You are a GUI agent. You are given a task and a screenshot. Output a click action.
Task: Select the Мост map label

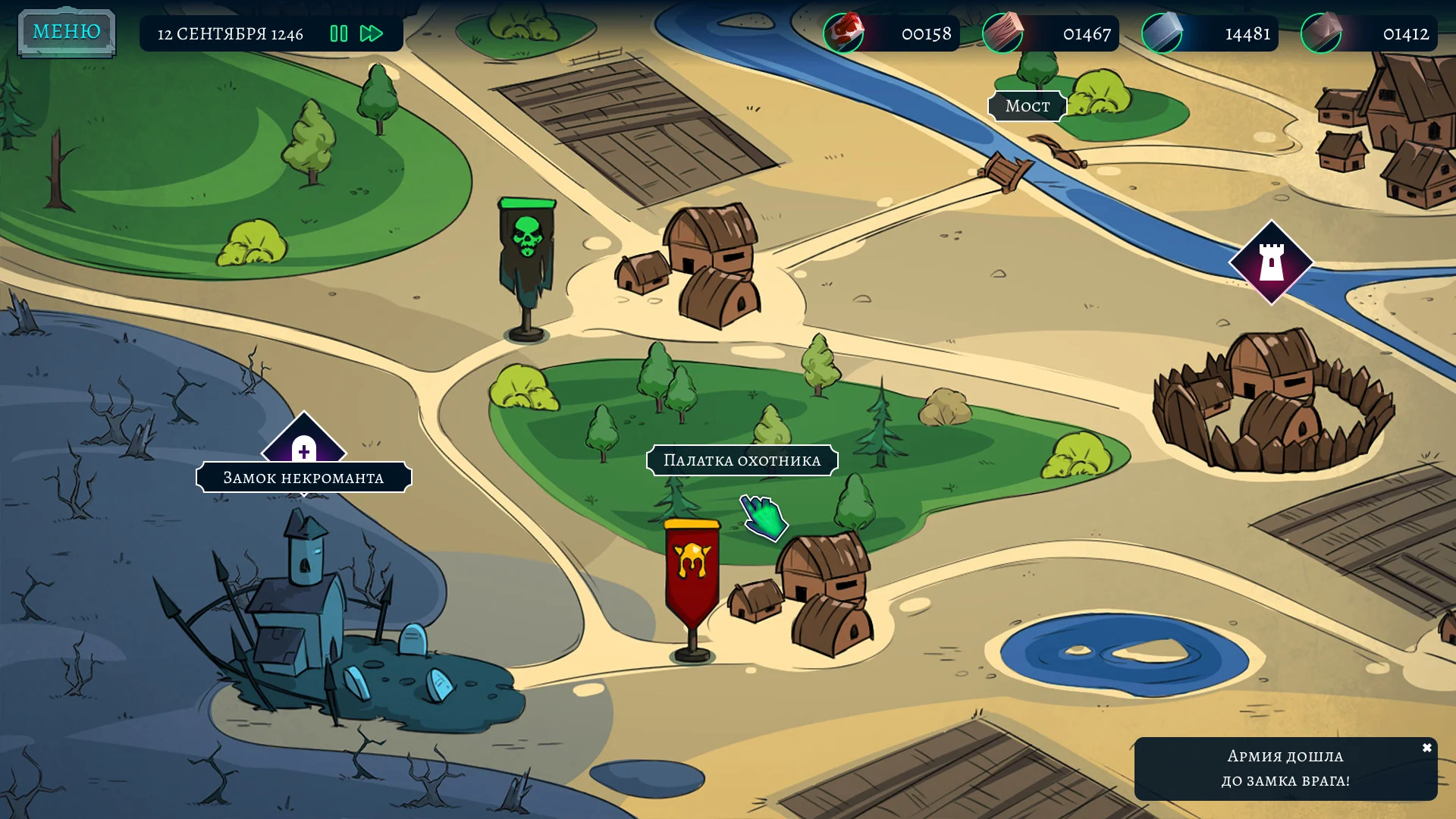(1028, 106)
